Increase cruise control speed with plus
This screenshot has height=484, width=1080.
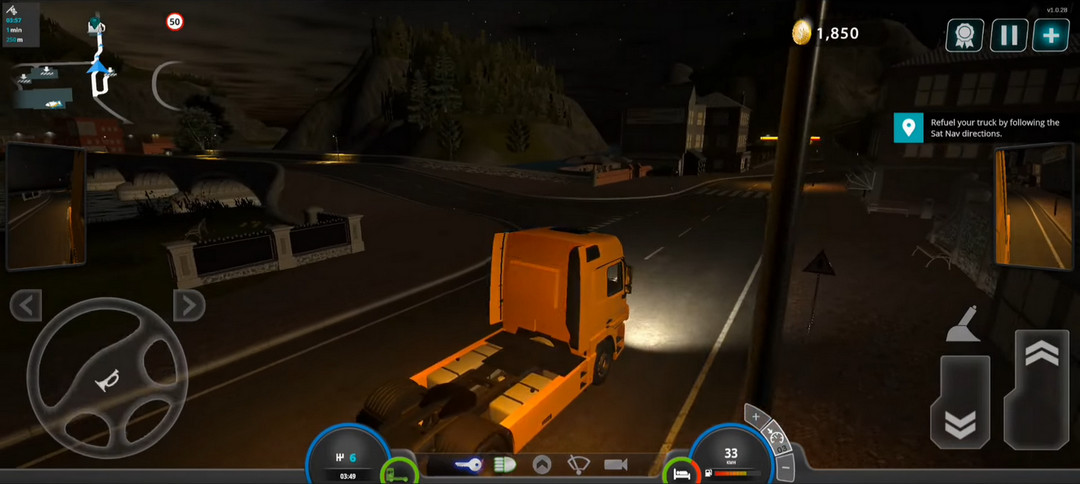pos(756,416)
